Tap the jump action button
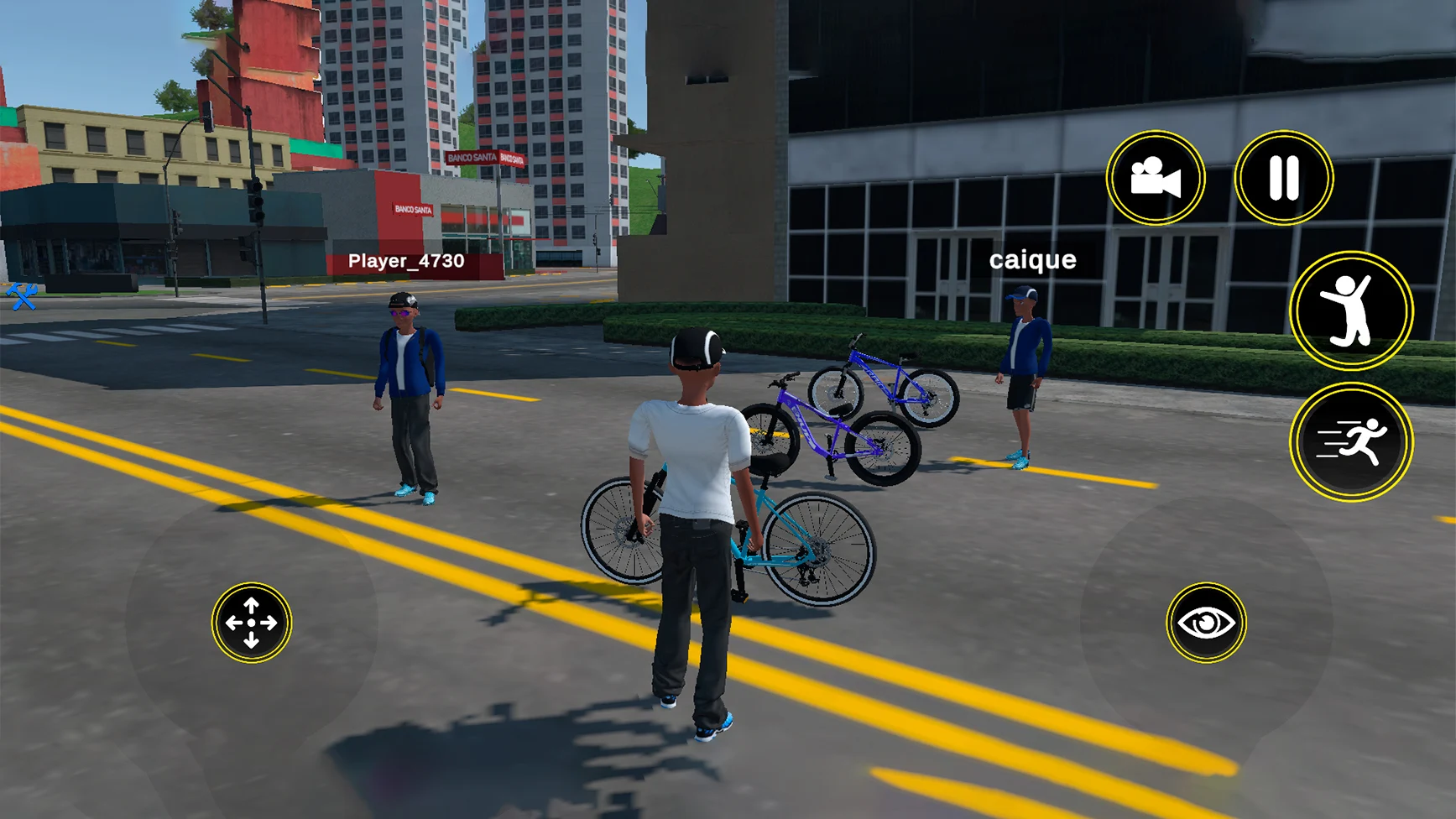 [1351, 311]
